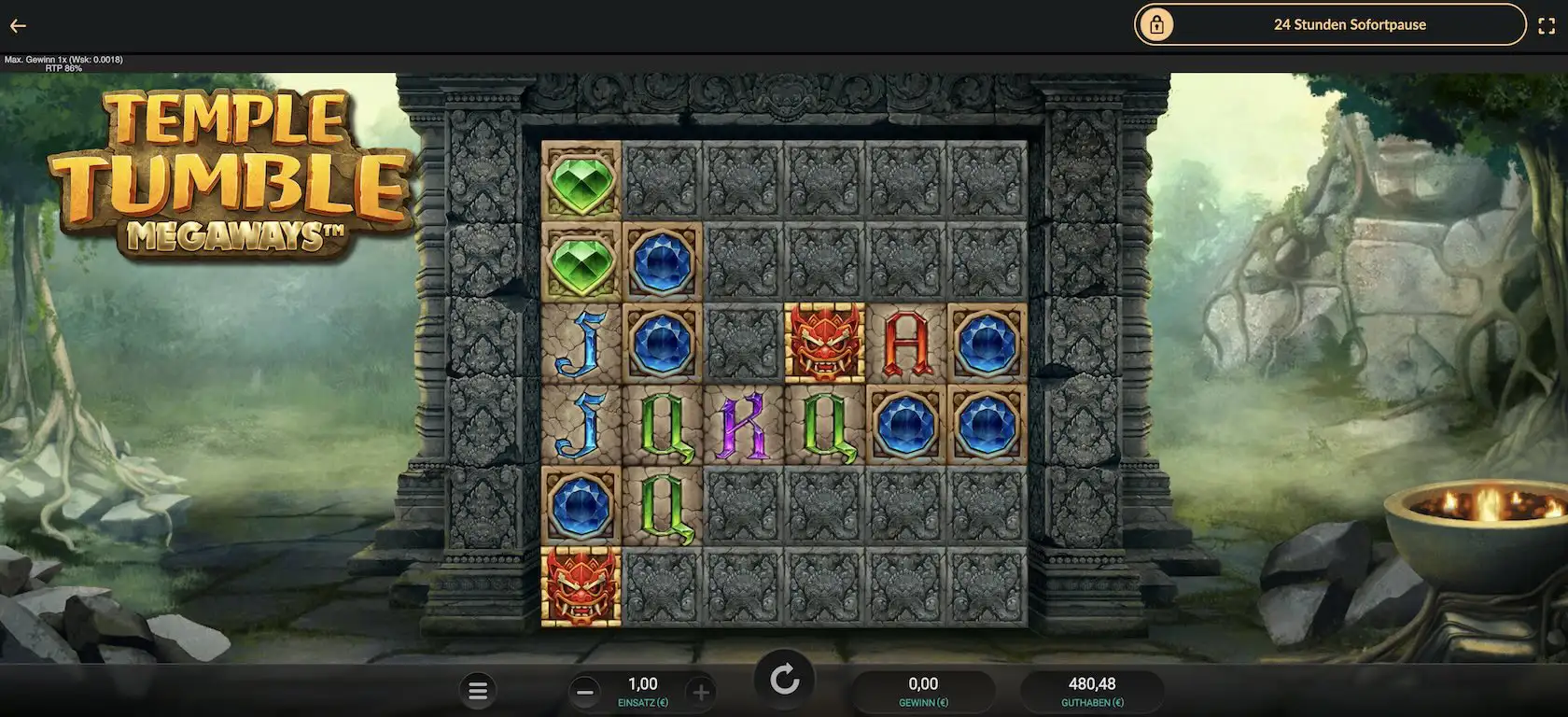
Task: Click a blue sapphire gem symbol
Action: pyautogui.click(x=662, y=264)
